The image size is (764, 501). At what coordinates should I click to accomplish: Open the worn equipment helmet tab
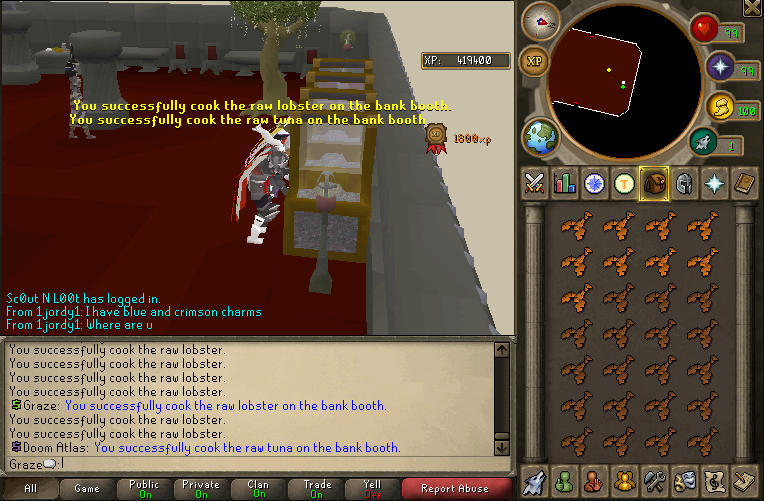pos(684,183)
